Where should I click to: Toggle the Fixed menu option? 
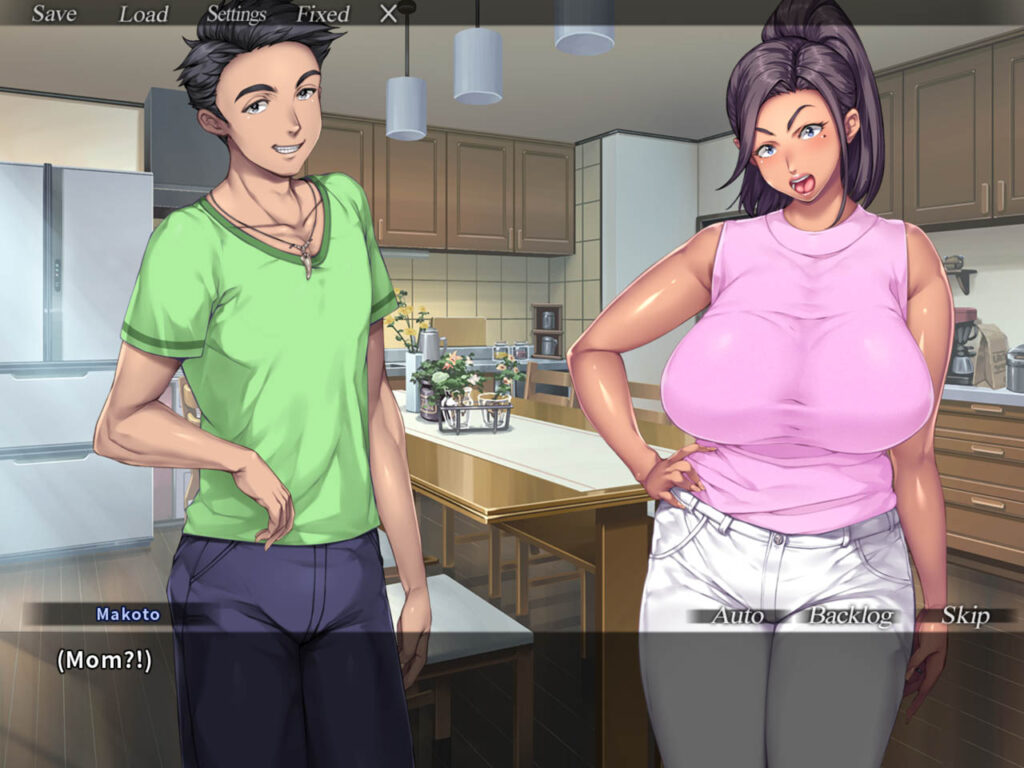point(323,14)
